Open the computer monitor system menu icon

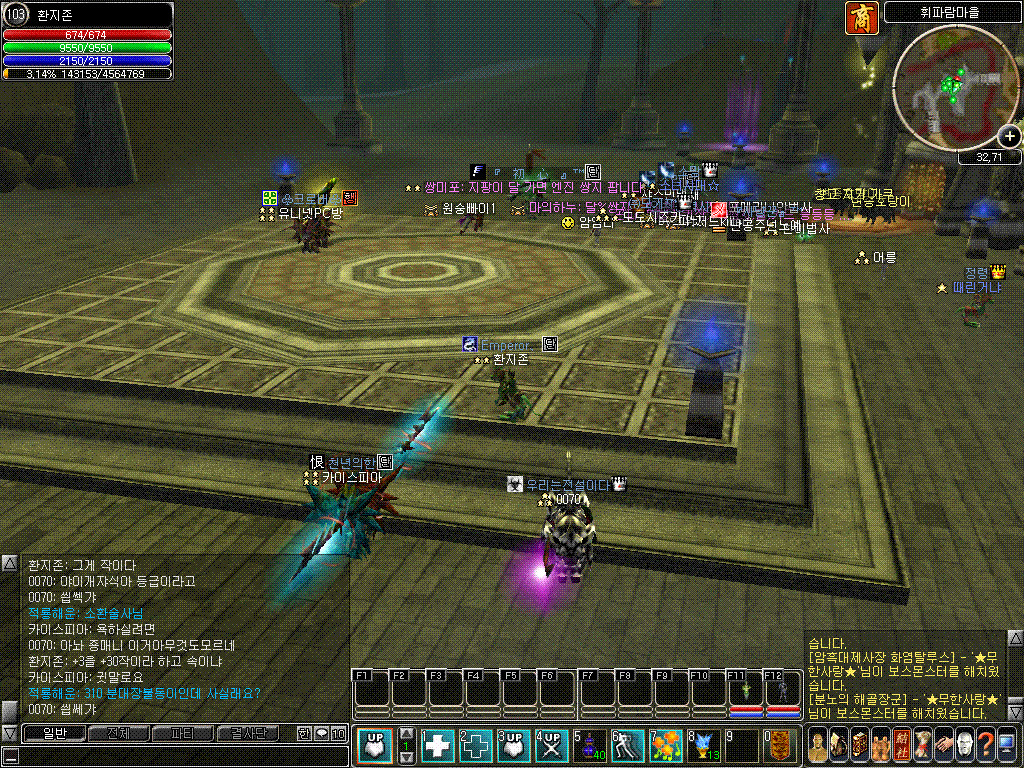(1007, 745)
